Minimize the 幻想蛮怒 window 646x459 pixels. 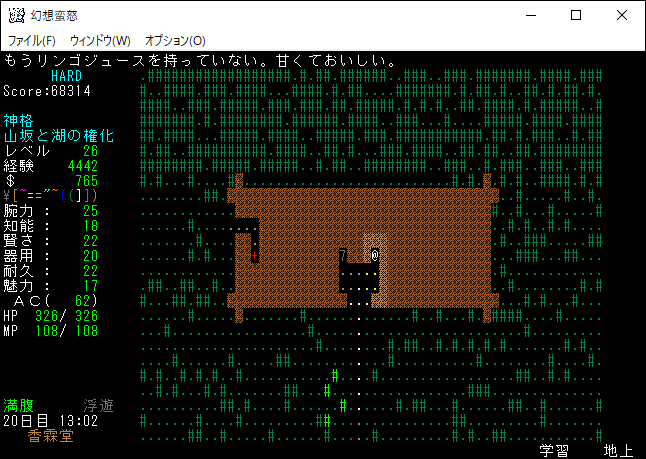click(530, 15)
